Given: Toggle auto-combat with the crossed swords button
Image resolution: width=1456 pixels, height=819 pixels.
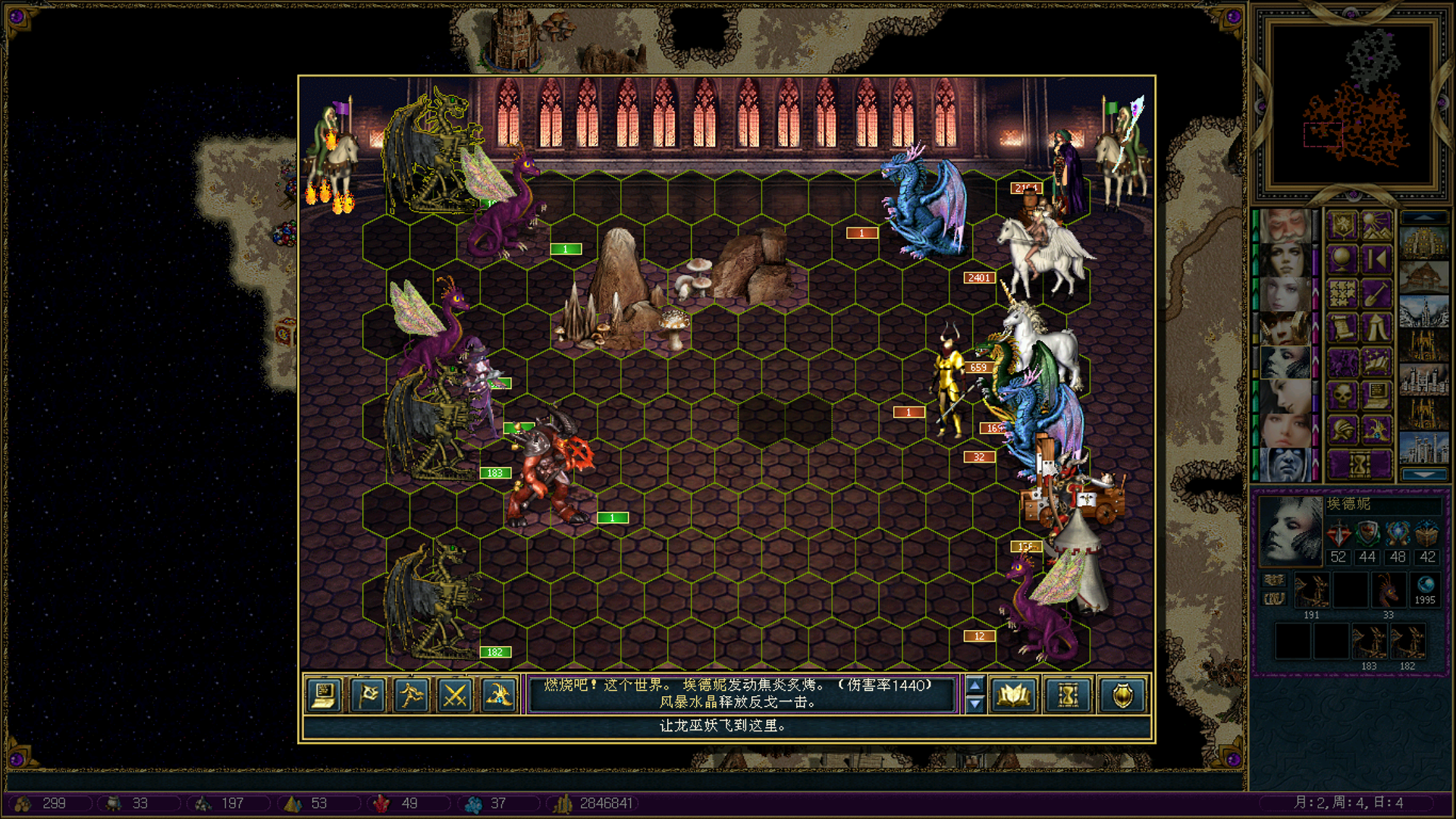Looking at the screenshot, I should click(455, 695).
